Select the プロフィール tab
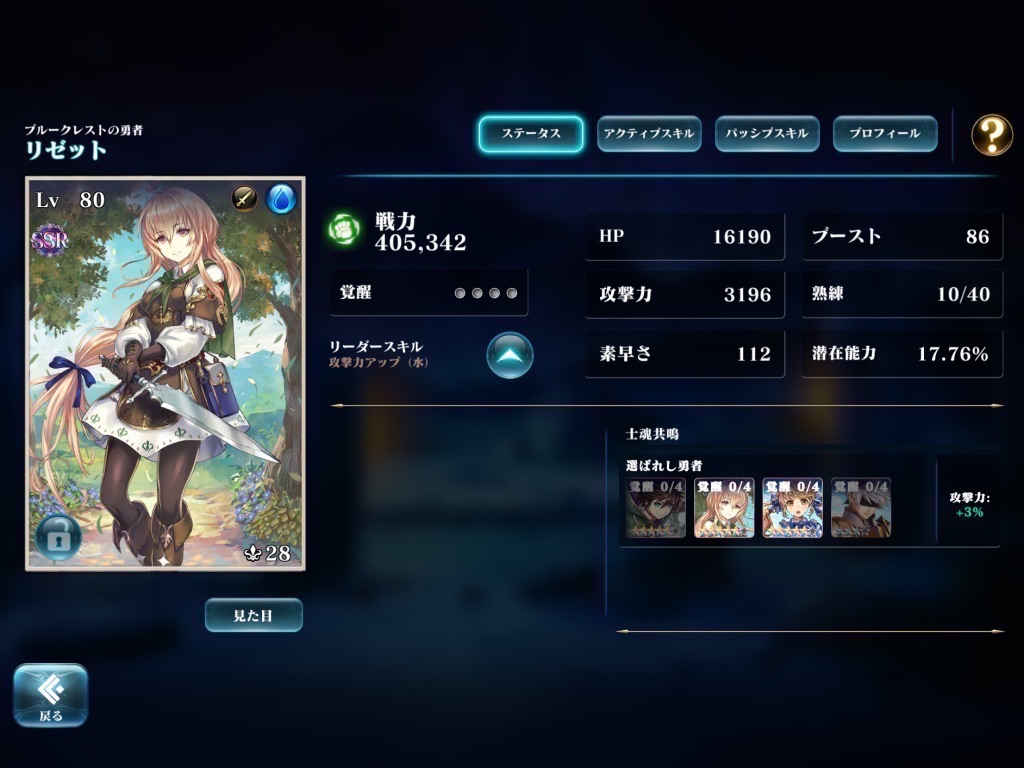 click(x=885, y=134)
